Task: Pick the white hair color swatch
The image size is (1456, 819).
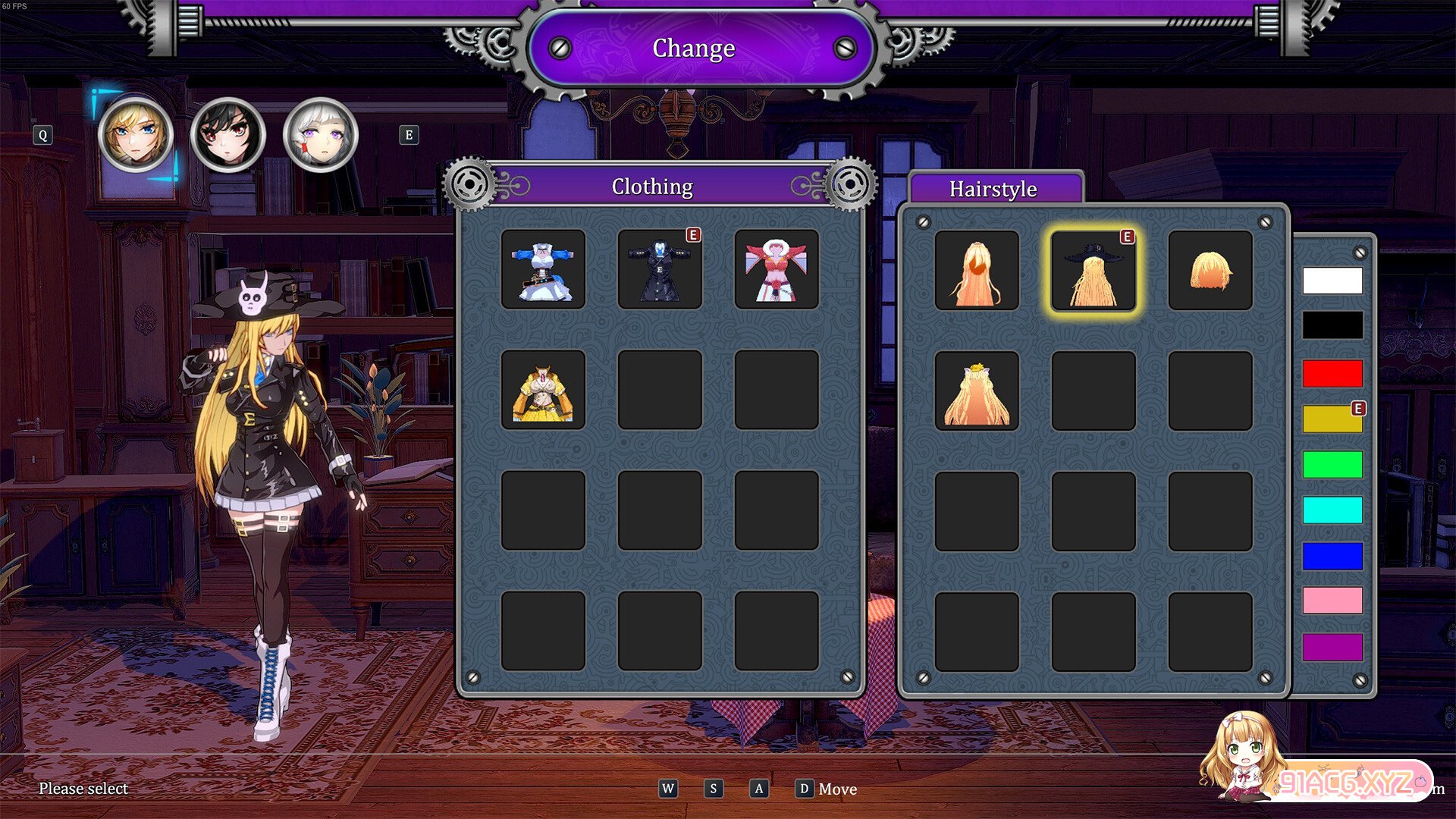Action: tap(1332, 281)
